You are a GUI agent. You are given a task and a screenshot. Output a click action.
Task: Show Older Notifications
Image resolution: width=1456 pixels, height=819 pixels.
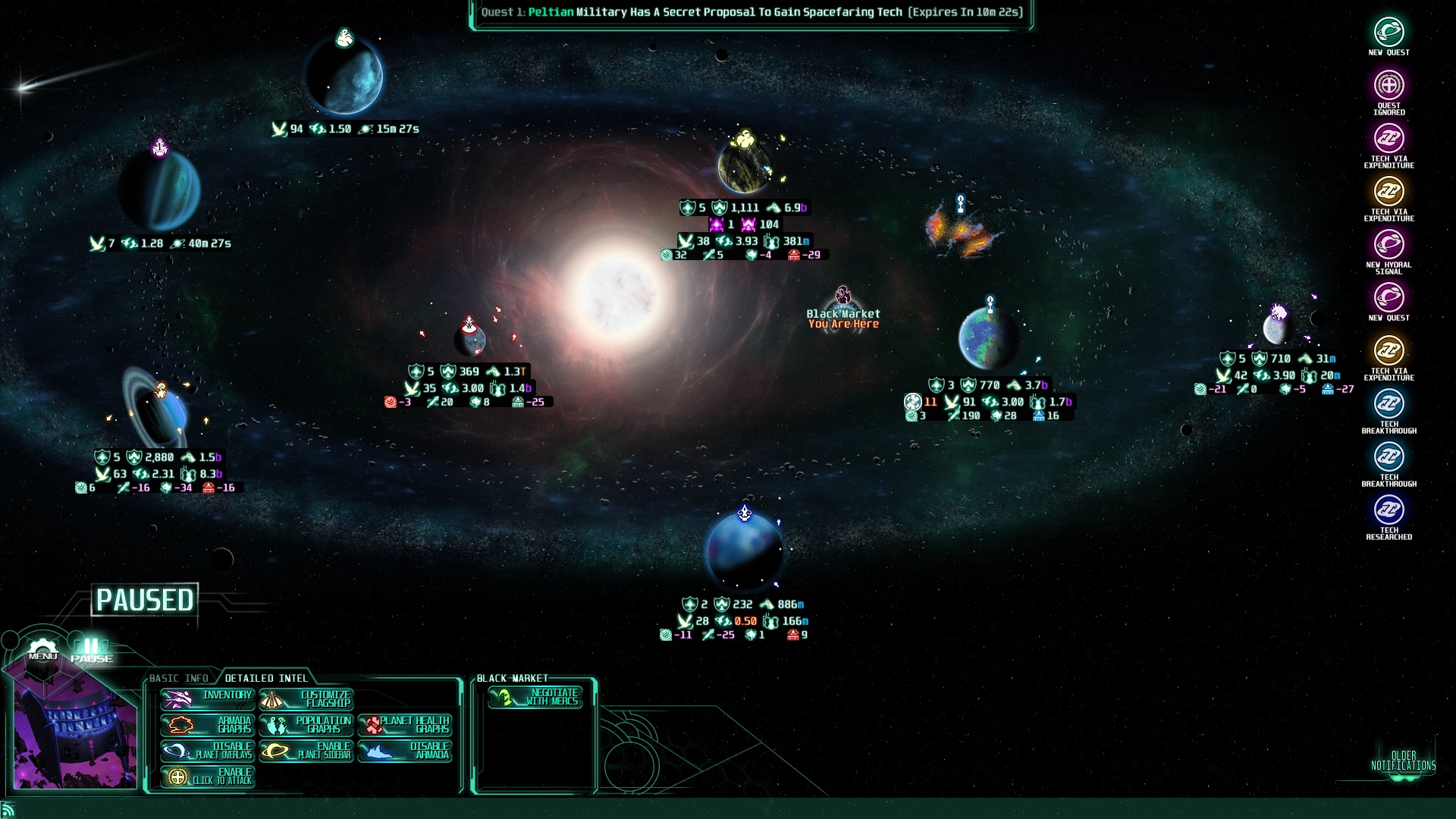1403,761
